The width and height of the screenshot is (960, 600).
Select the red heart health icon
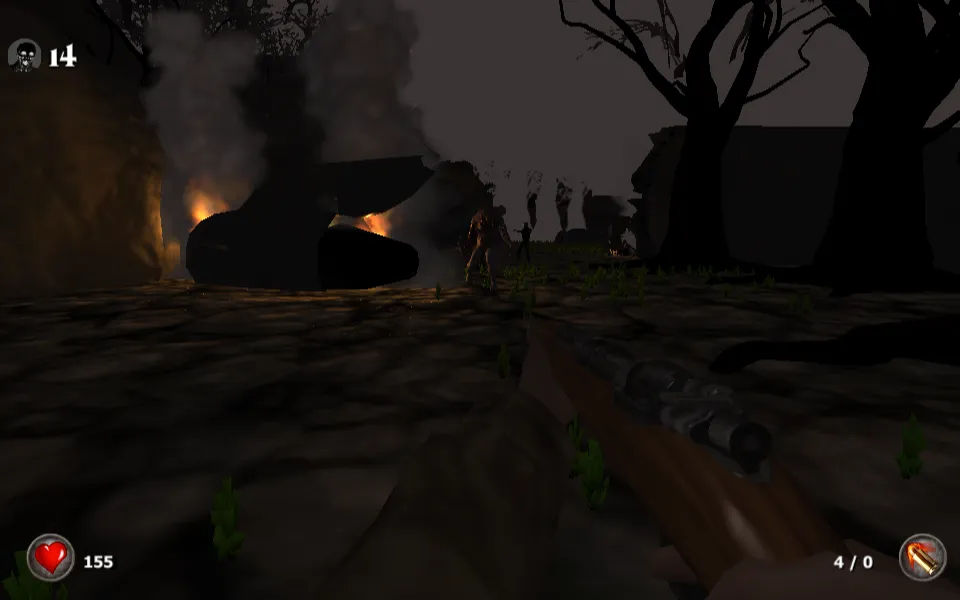50,557
